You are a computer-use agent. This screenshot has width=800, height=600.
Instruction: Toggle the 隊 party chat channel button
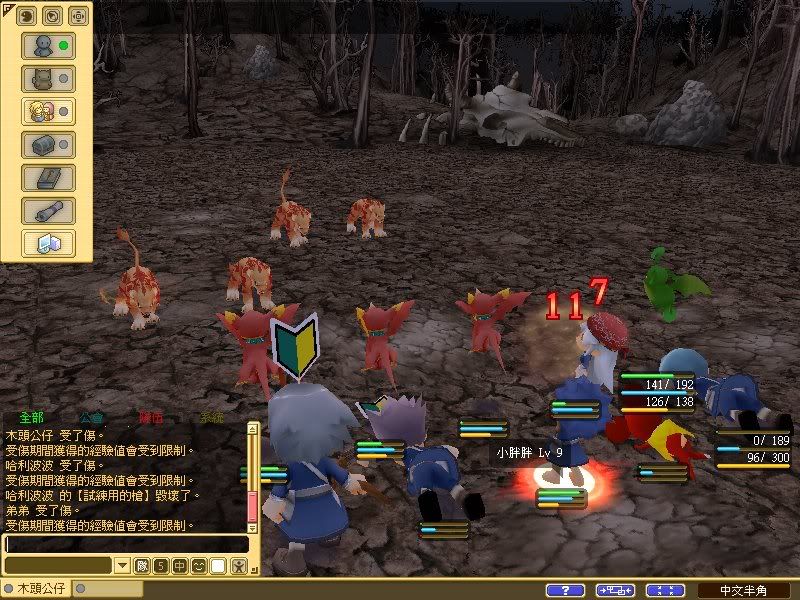point(142,566)
